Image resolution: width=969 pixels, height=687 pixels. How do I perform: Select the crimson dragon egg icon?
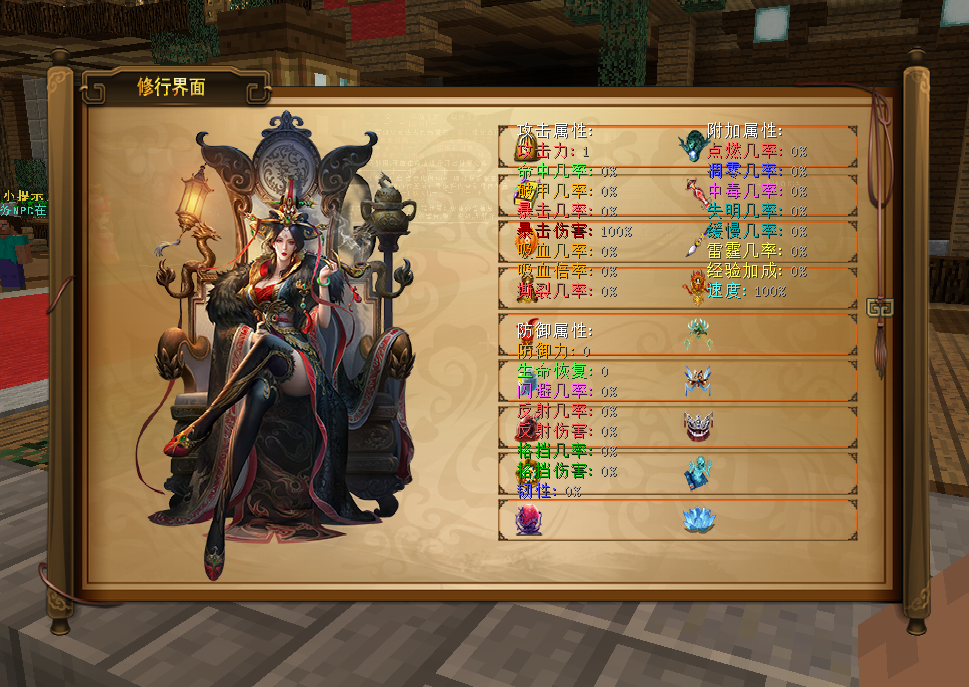[527, 520]
